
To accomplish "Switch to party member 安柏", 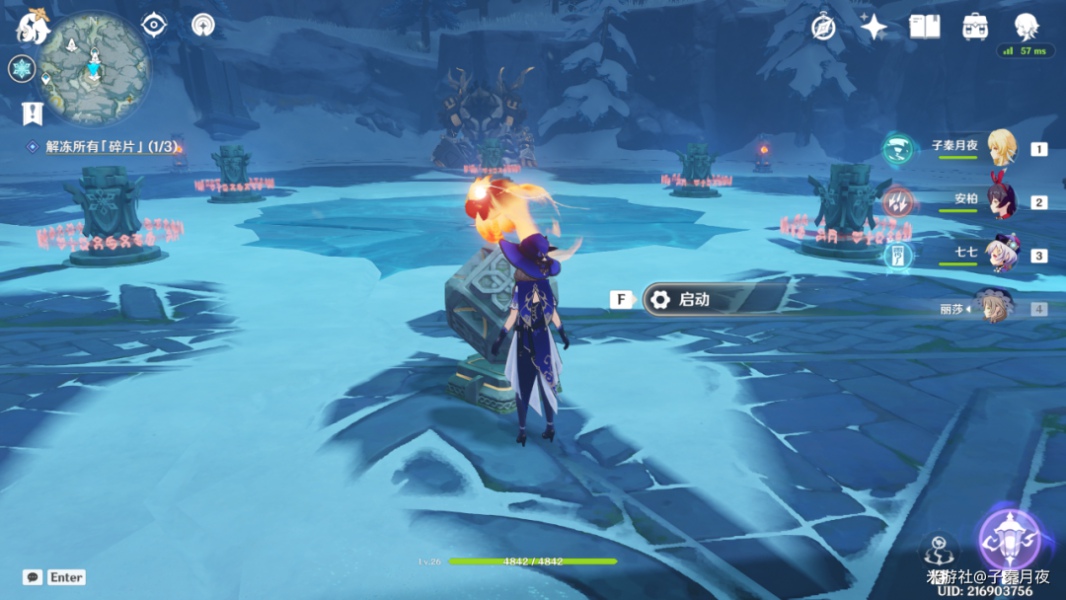I will (1000, 201).
